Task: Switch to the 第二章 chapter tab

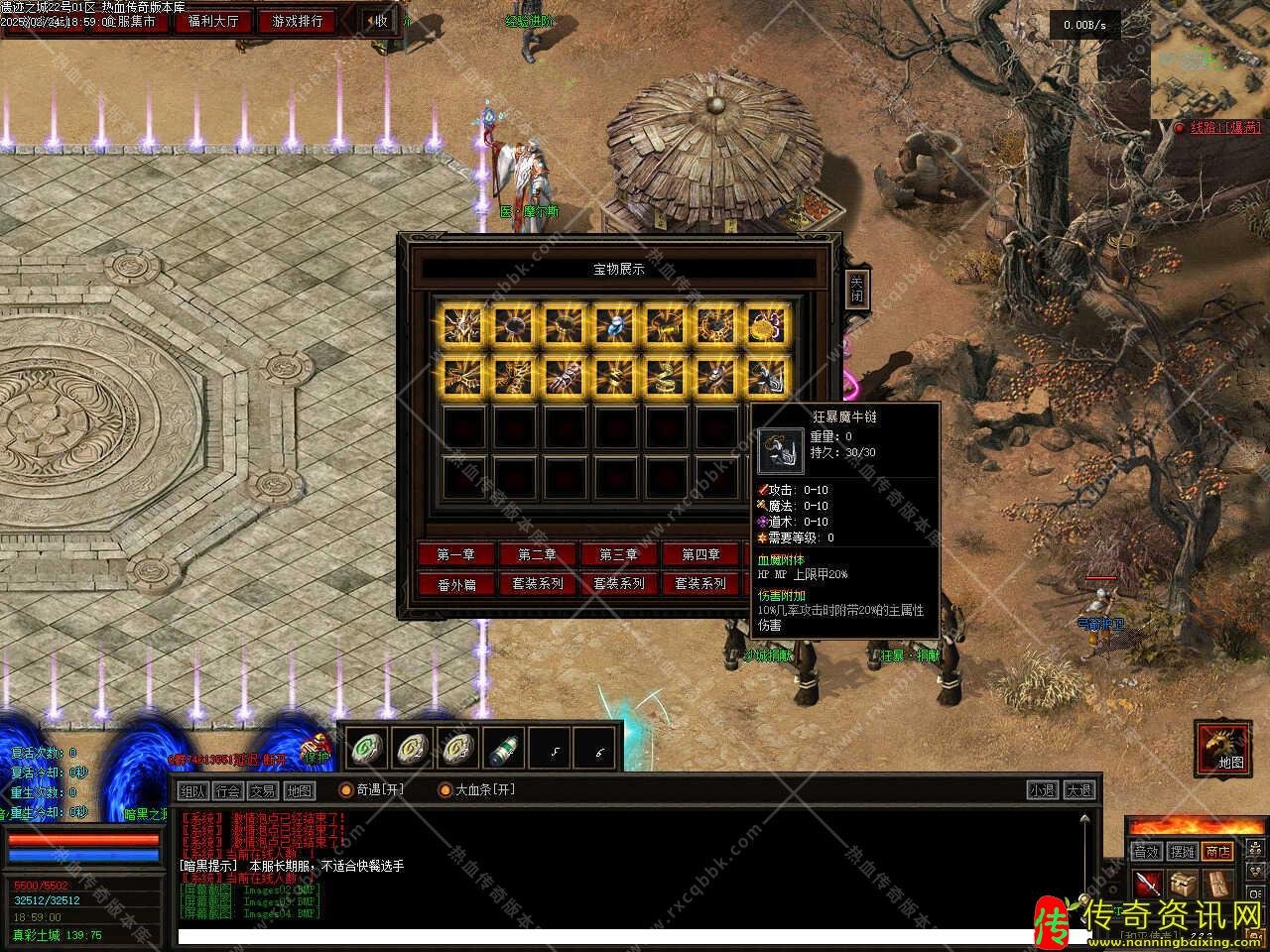Action: [537, 554]
